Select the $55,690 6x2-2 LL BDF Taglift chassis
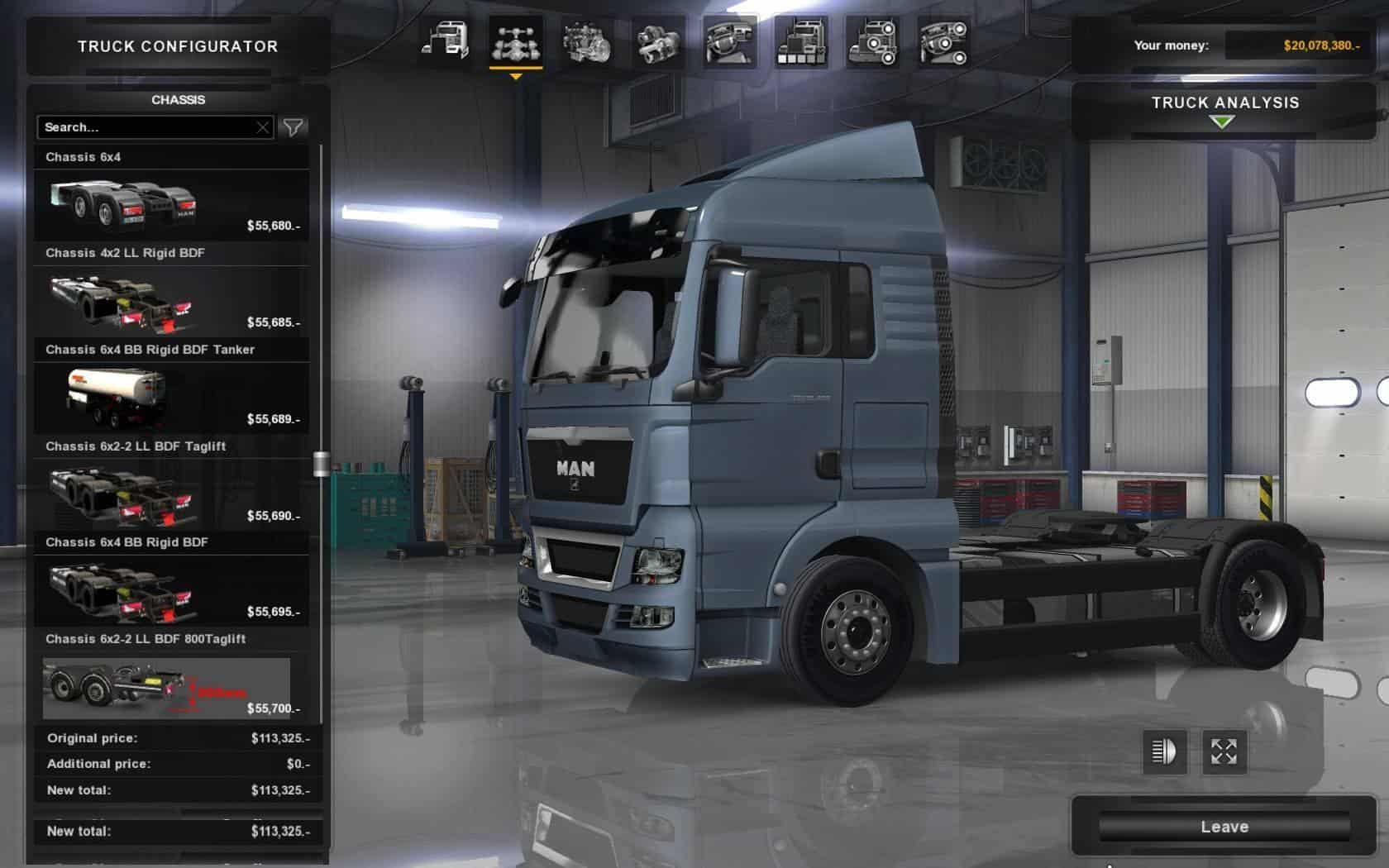 pos(172,495)
